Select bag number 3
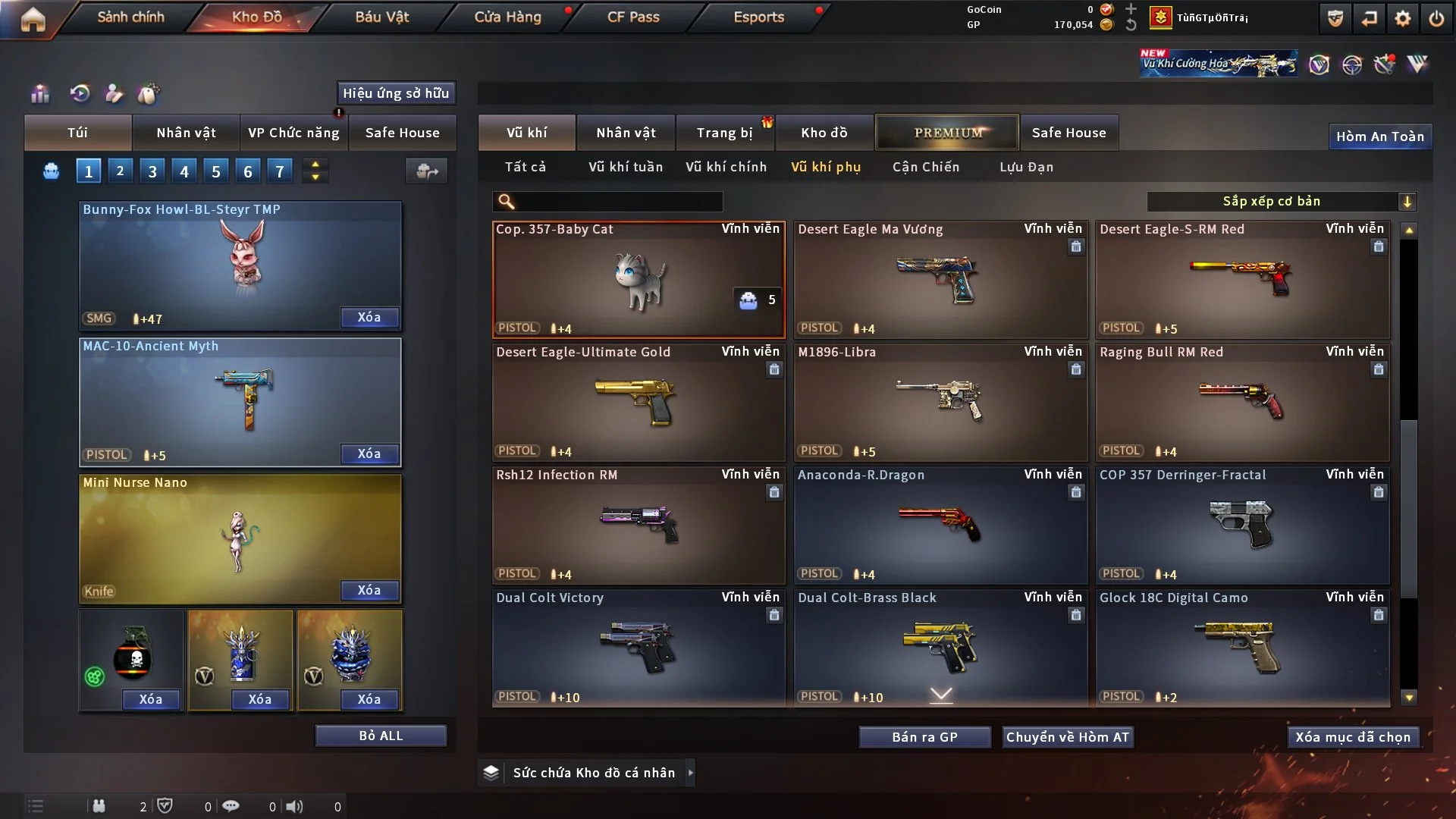The image size is (1456, 819). click(152, 171)
